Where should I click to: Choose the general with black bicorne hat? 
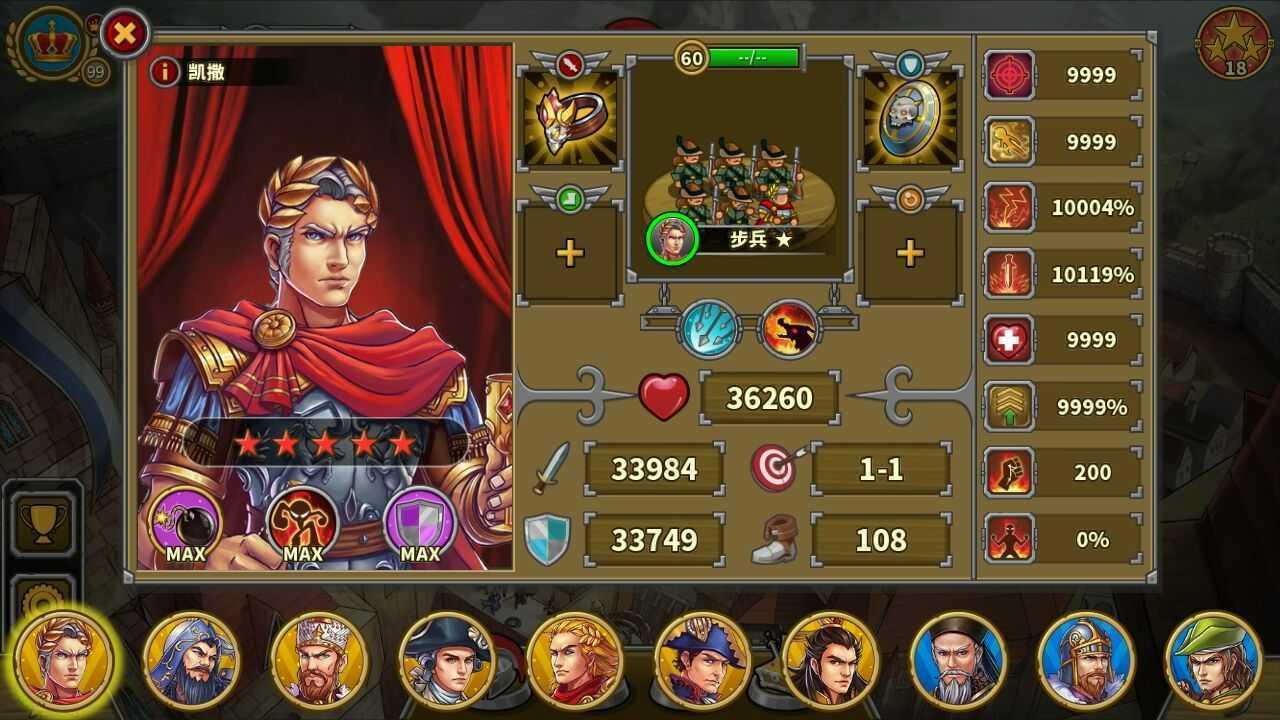point(446,660)
